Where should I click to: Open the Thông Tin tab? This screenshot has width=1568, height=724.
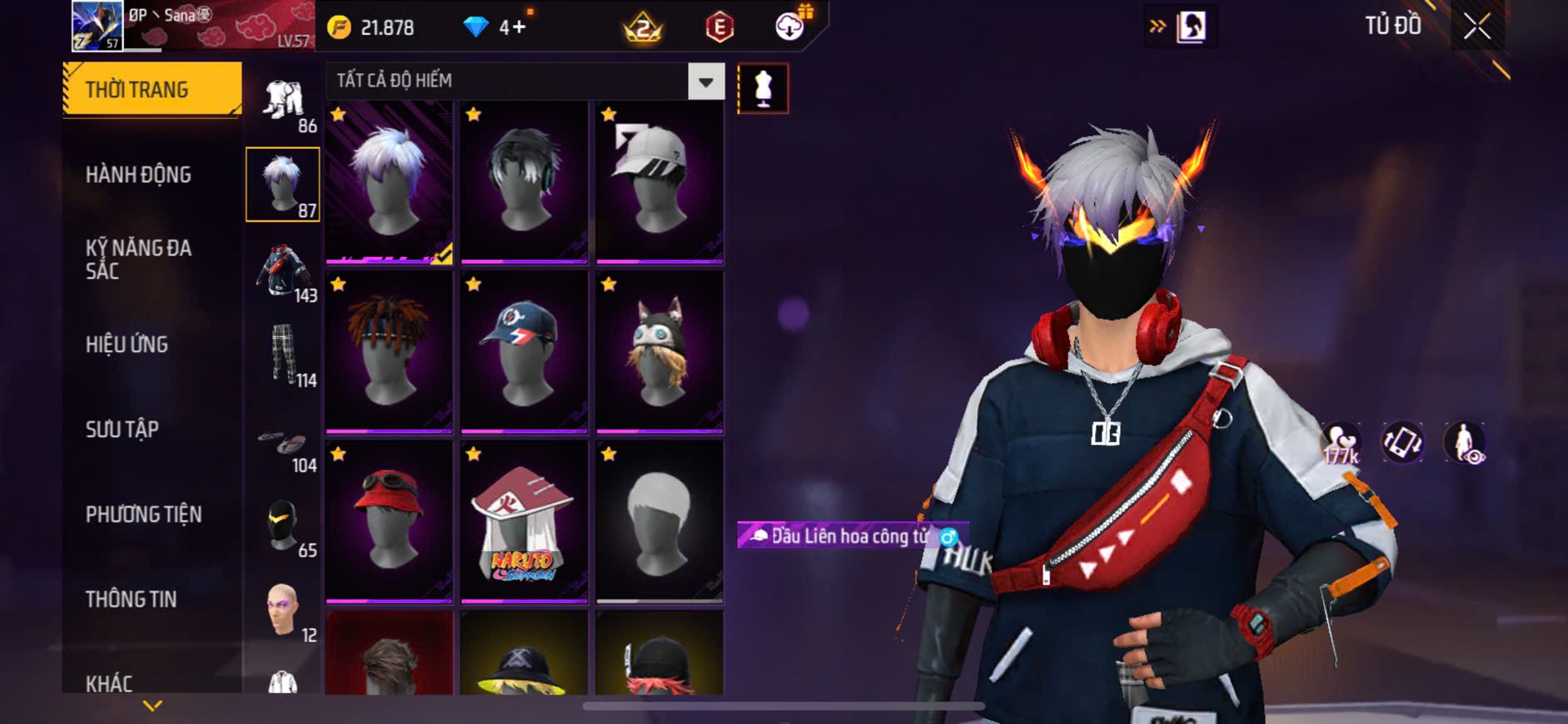point(131,599)
